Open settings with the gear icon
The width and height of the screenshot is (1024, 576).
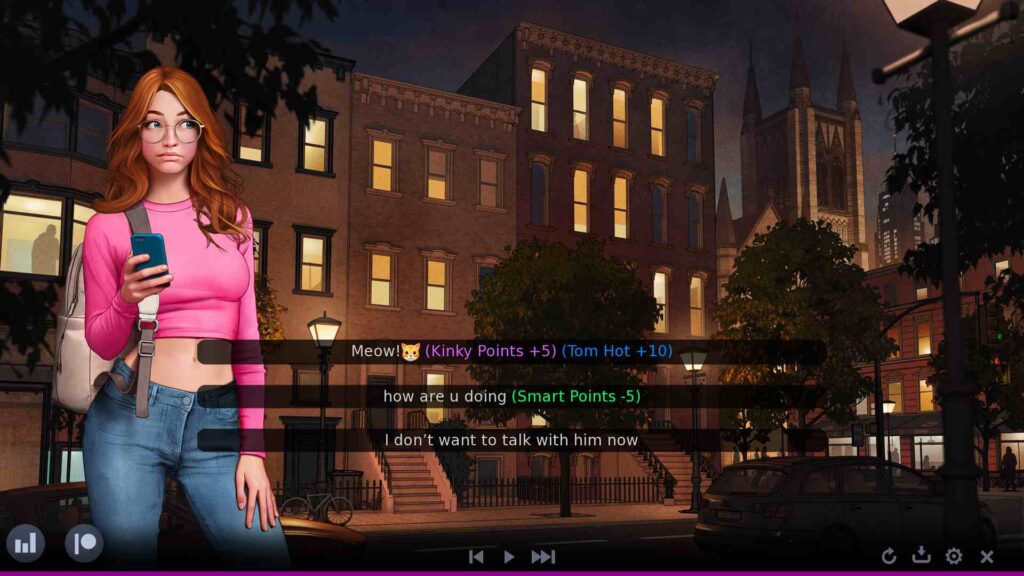pos(954,556)
